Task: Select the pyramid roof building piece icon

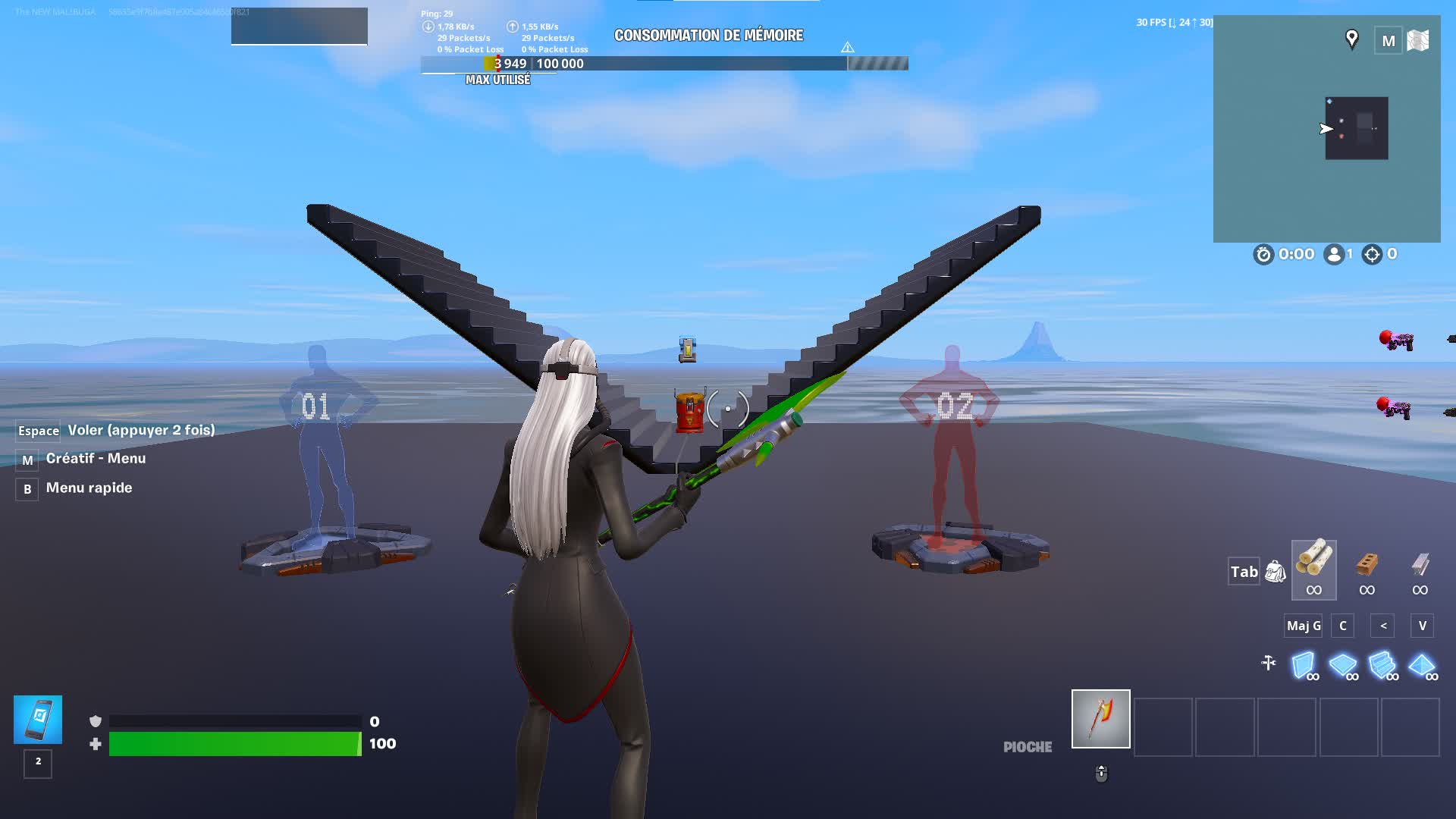Action: (x=1423, y=667)
